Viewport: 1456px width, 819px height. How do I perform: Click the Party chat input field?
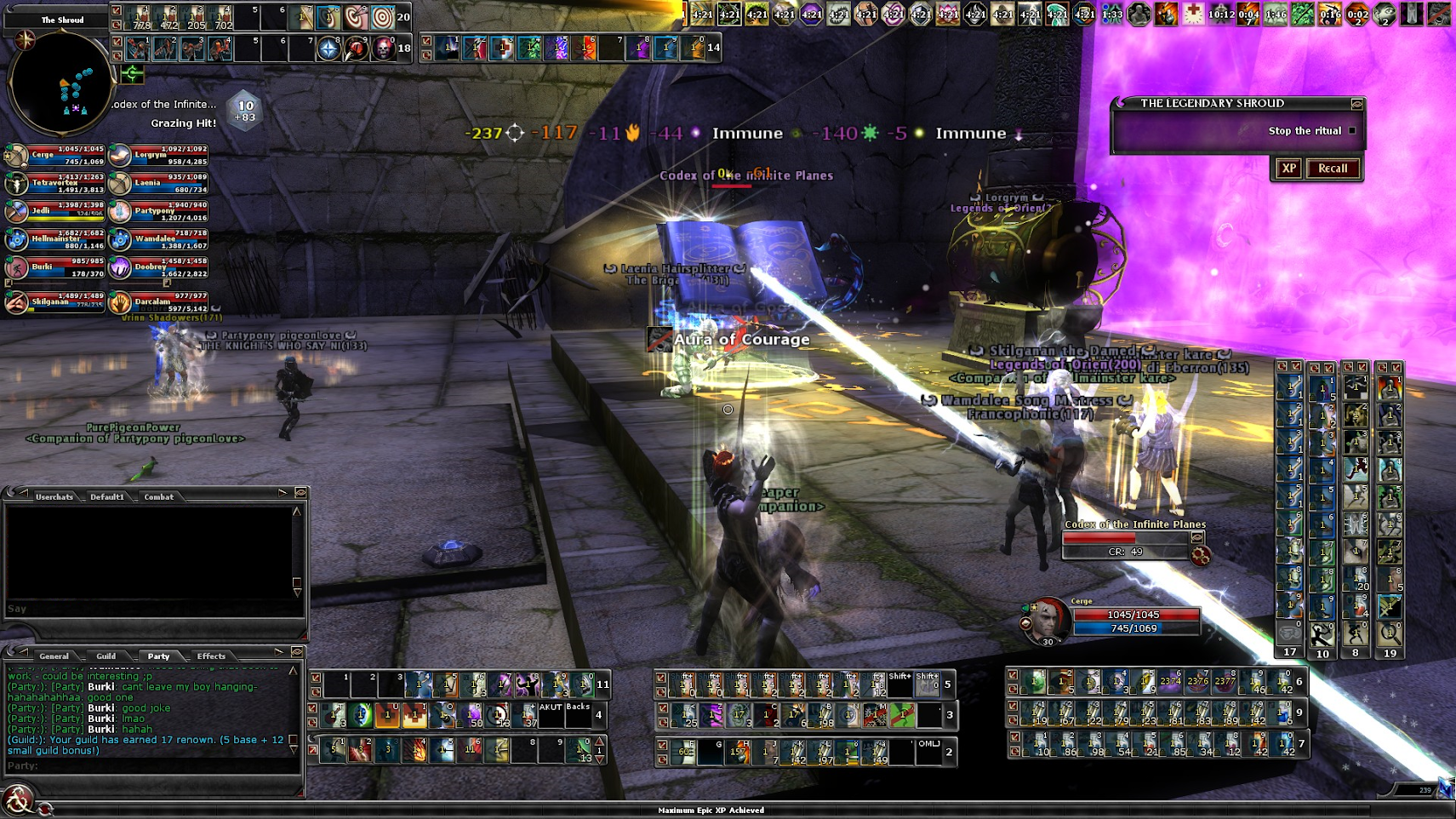(x=153, y=765)
